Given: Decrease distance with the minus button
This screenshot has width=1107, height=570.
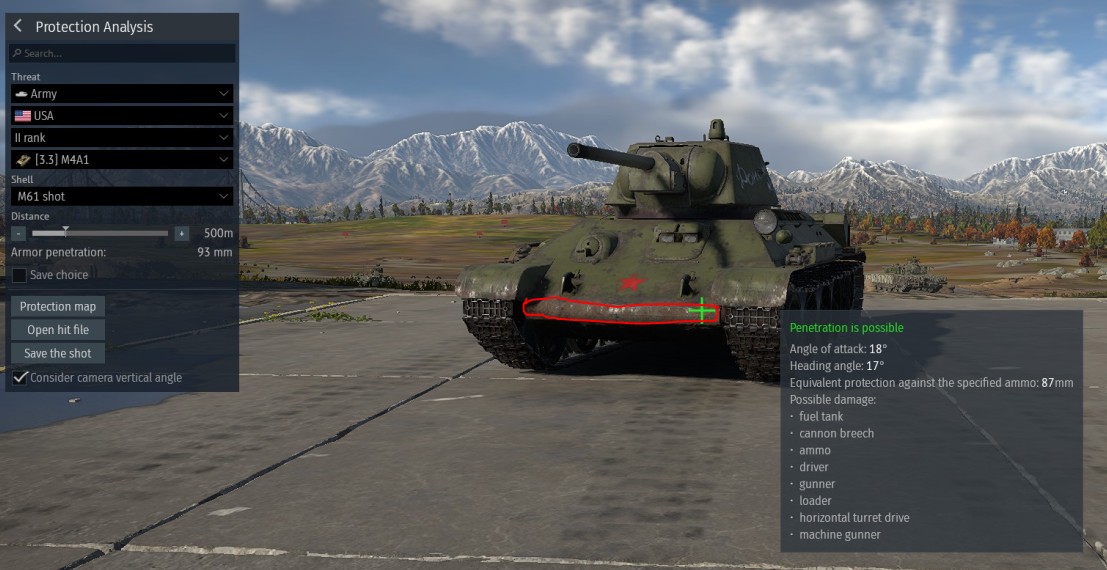Looking at the screenshot, I should [x=19, y=233].
